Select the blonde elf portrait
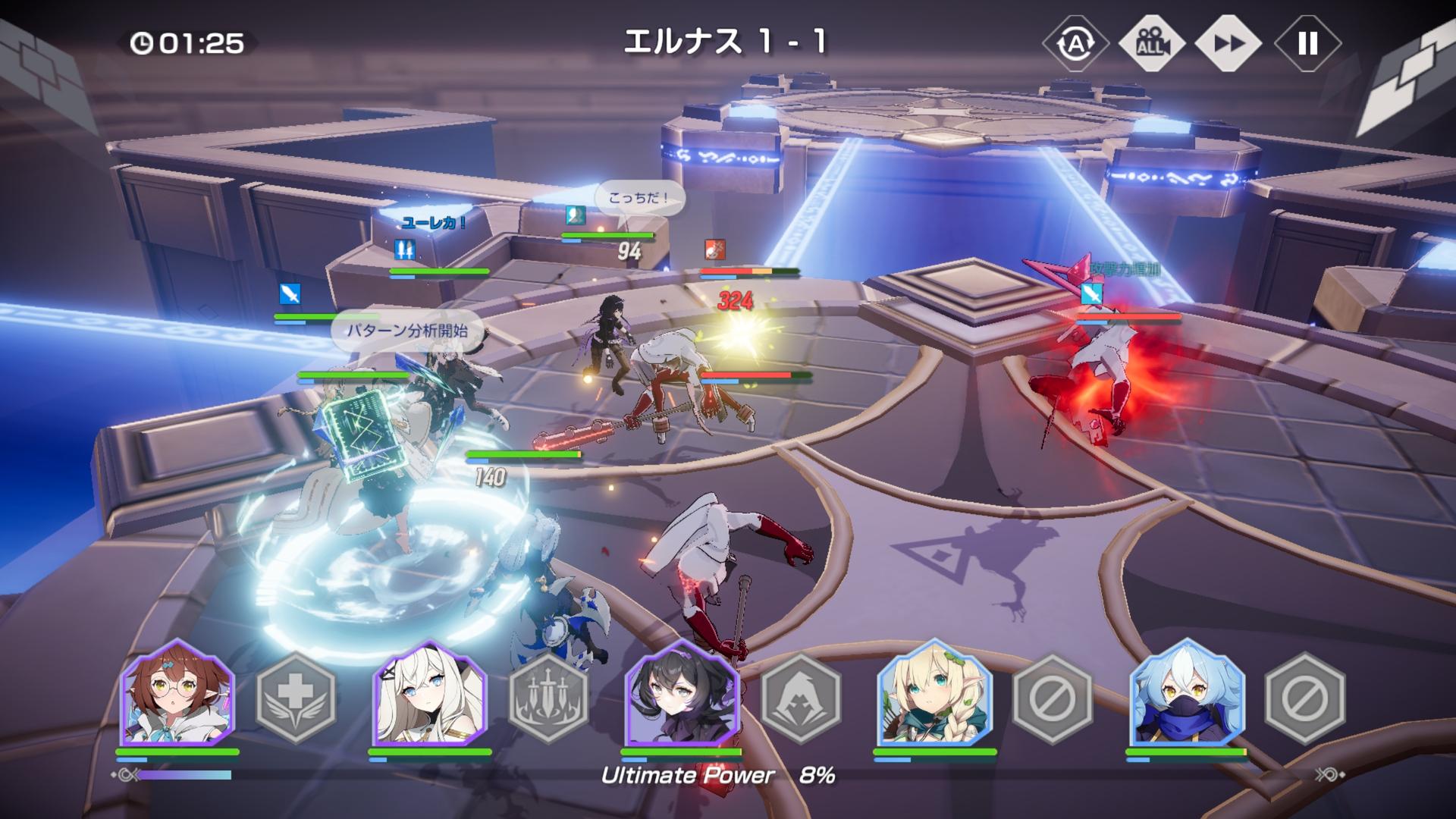Image resolution: width=1456 pixels, height=819 pixels. [x=934, y=694]
